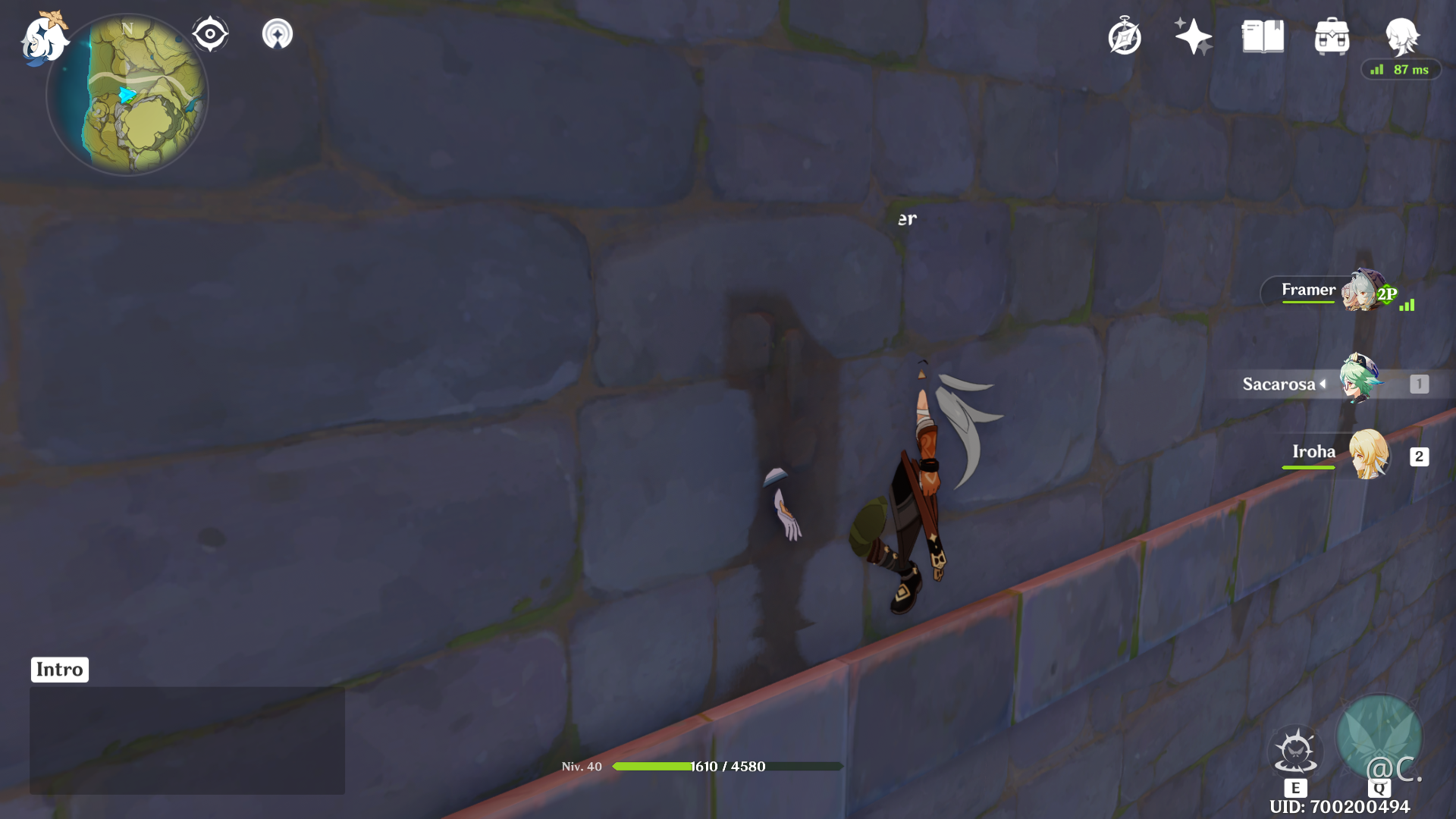Click the ping display showing 87 ms
This screenshot has width=1456, height=819.
click(1401, 69)
